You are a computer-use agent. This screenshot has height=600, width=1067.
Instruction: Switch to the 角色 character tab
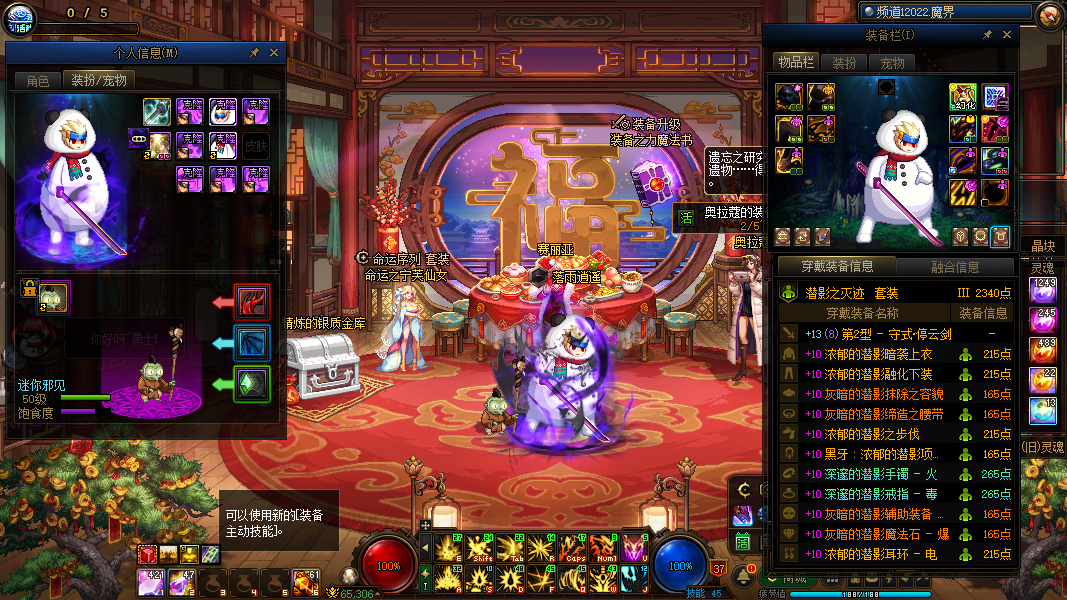pyautogui.click(x=38, y=80)
